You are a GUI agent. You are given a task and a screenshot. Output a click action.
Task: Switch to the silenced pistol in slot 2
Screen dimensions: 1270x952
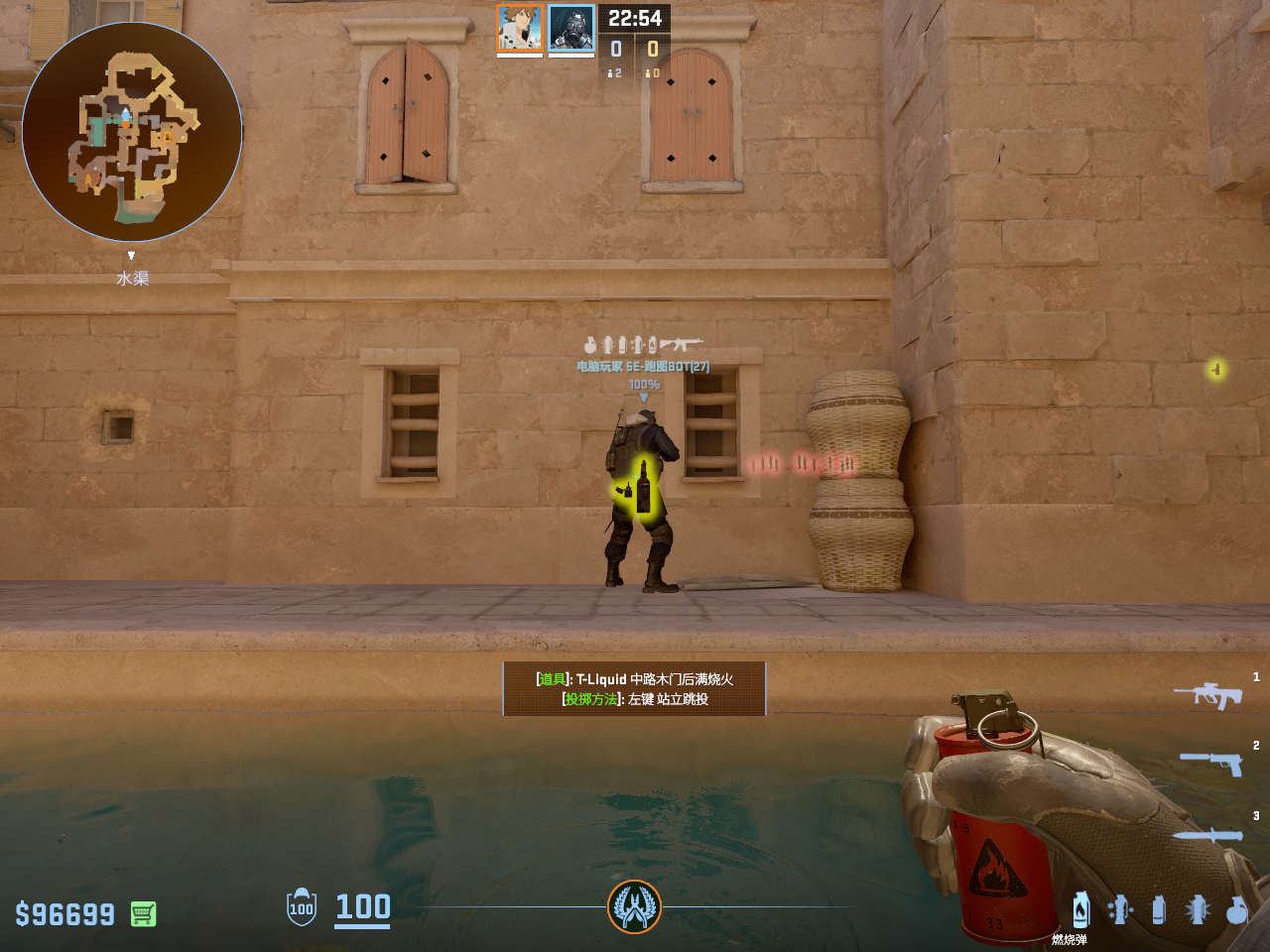[x=1211, y=763]
